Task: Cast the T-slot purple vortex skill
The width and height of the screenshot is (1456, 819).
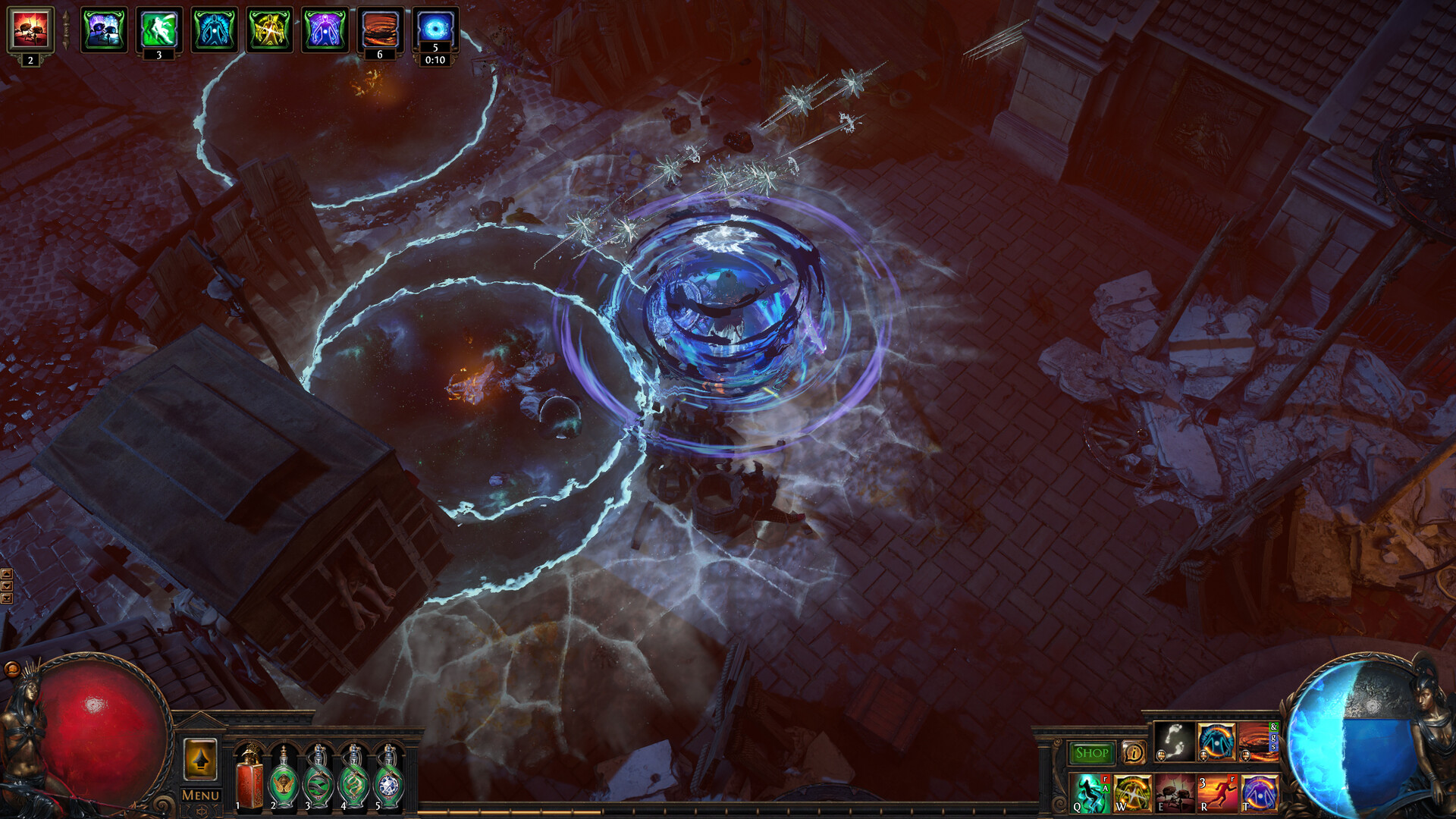Action: 1261,792
